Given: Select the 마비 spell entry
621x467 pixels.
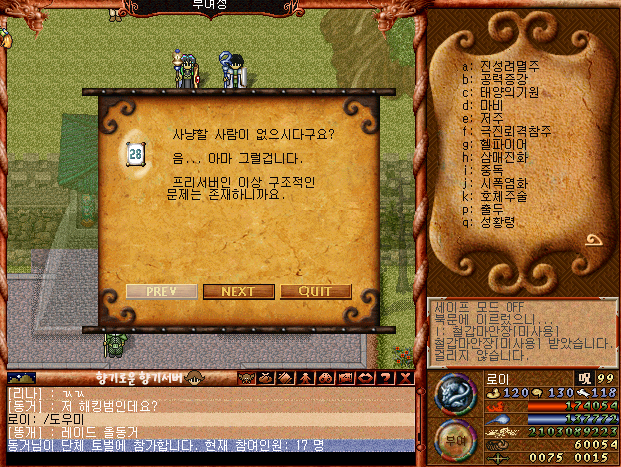Looking at the screenshot, I should click(490, 105).
